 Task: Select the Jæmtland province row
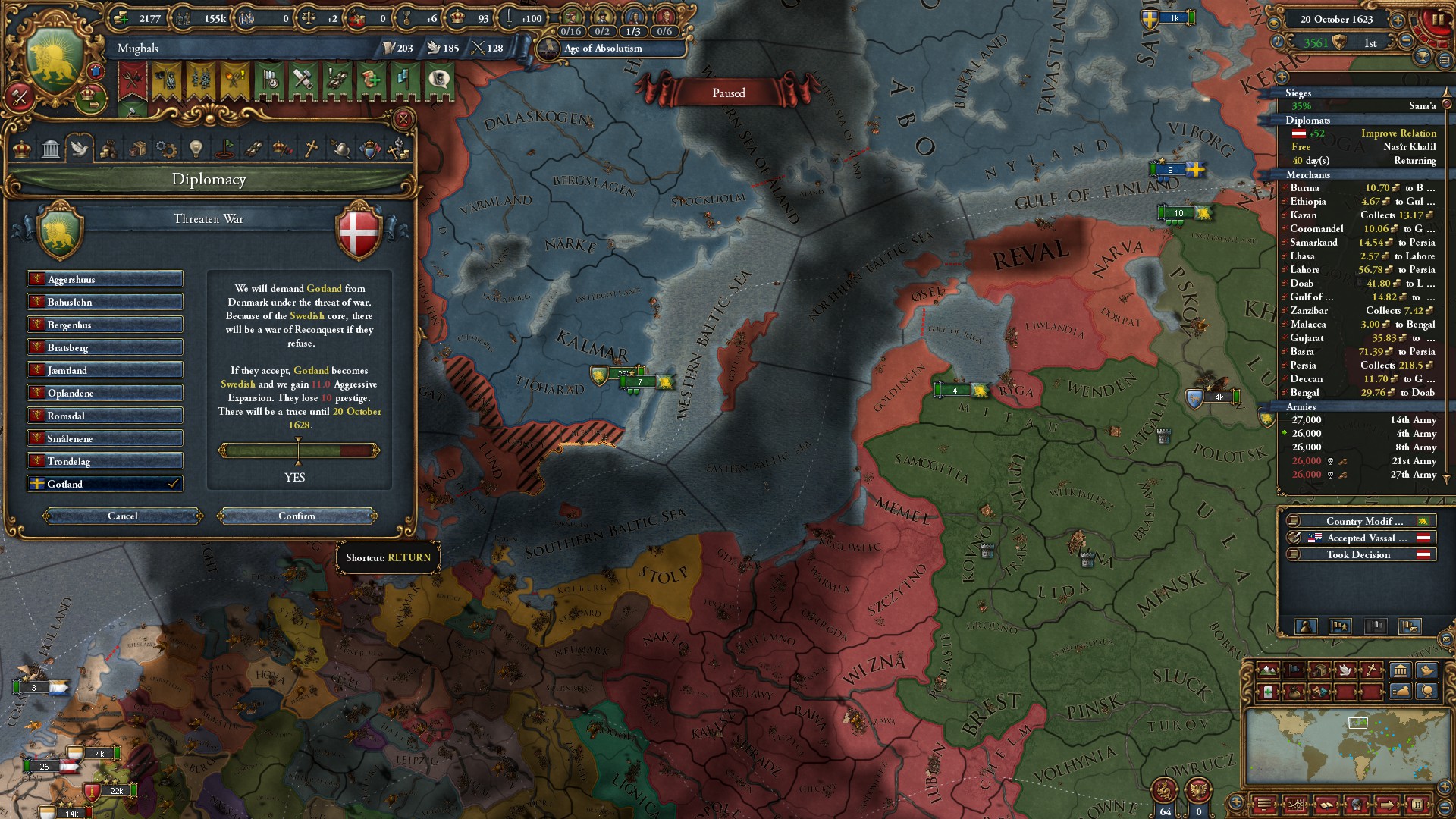coord(105,370)
